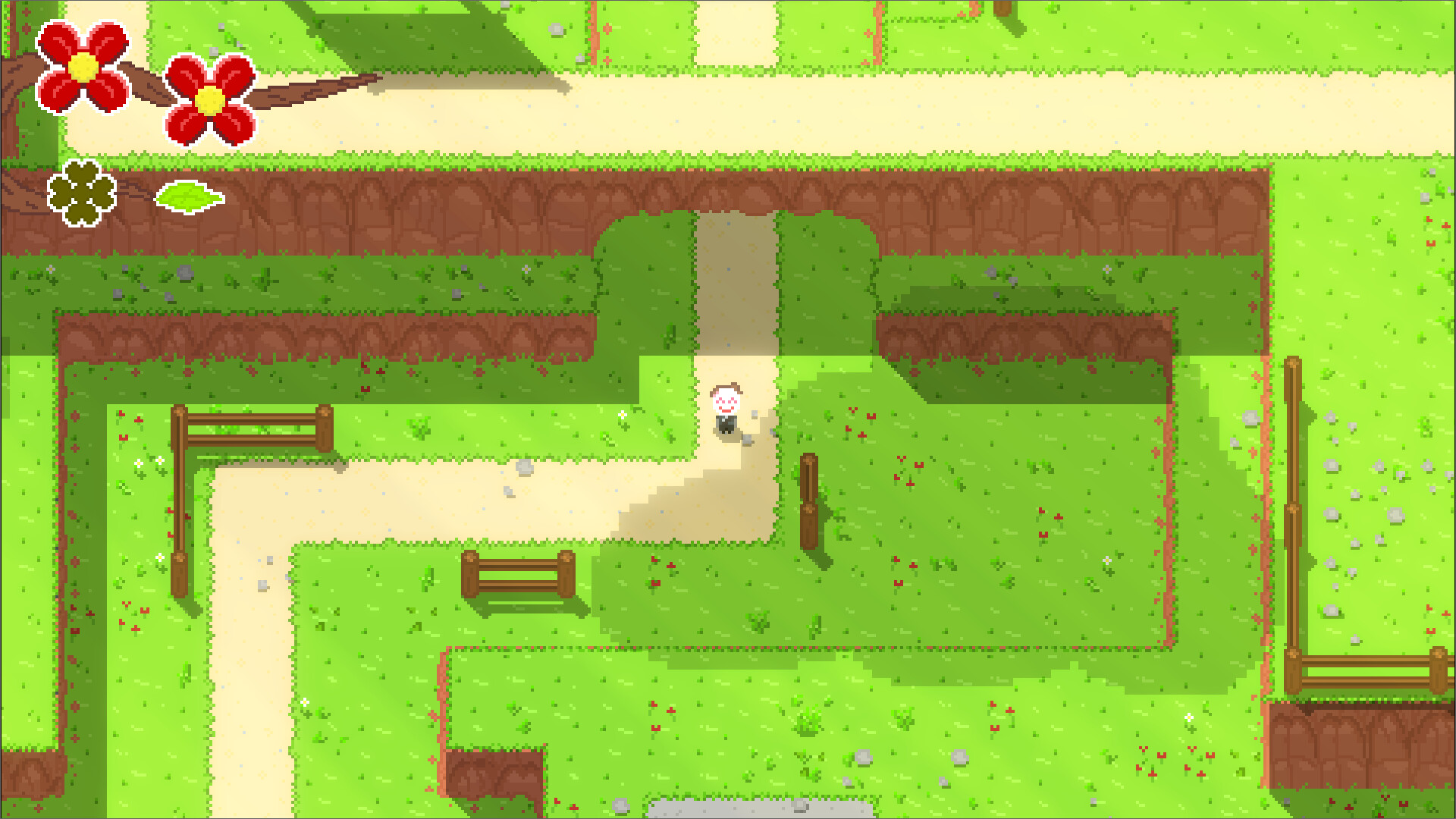This screenshot has height=819, width=1456.
Task: Click the dark clover icon in the HUD
Action: pyautogui.click(x=80, y=196)
